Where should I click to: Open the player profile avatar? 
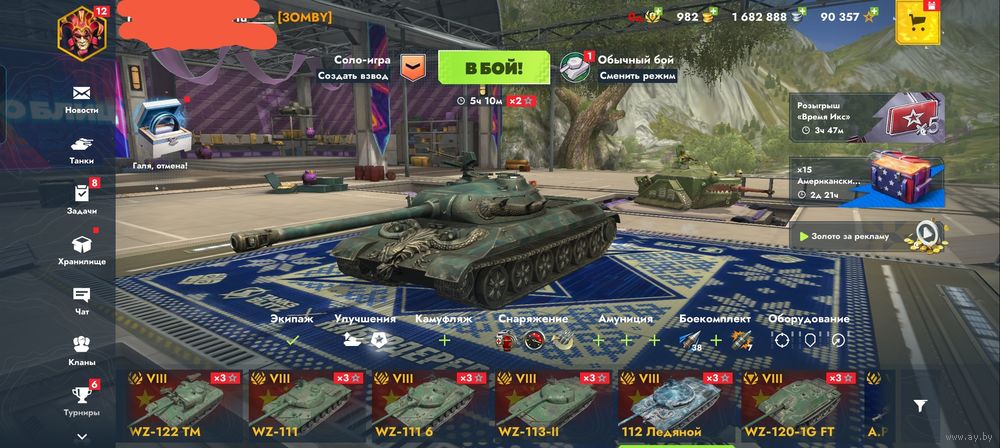pos(82,30)
